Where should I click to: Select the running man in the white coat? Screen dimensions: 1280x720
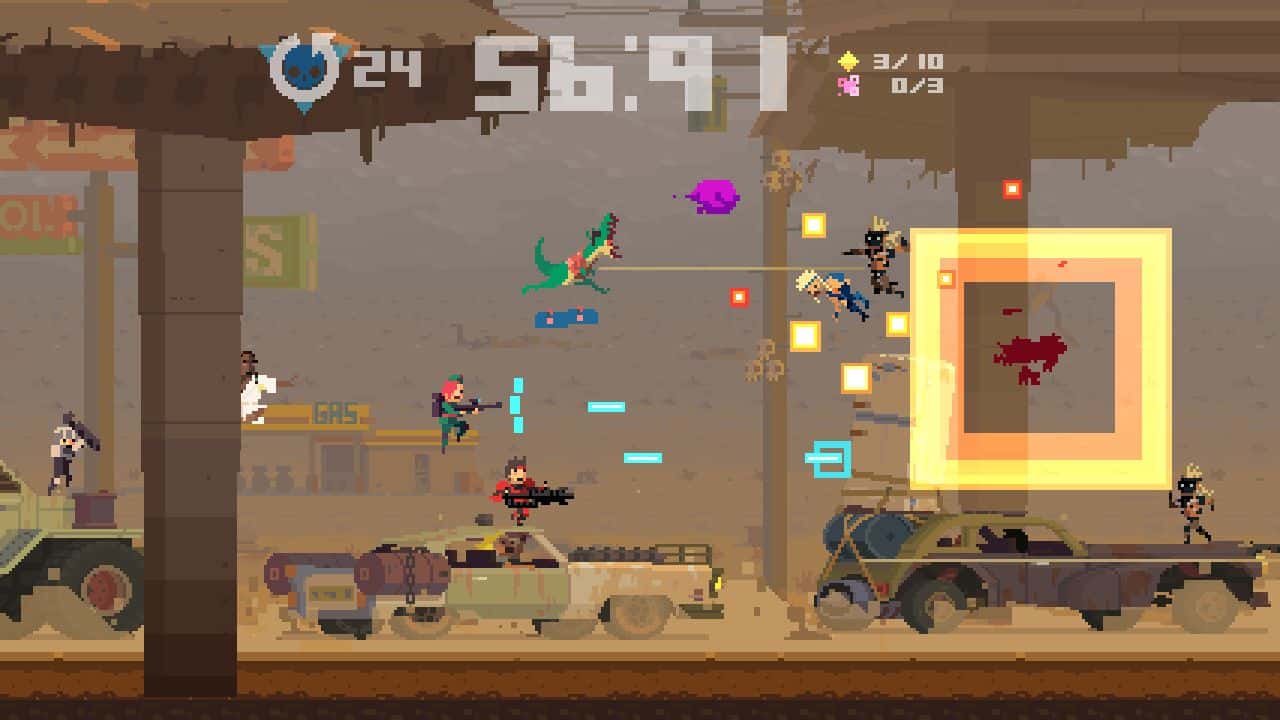(x=254, y=390)
